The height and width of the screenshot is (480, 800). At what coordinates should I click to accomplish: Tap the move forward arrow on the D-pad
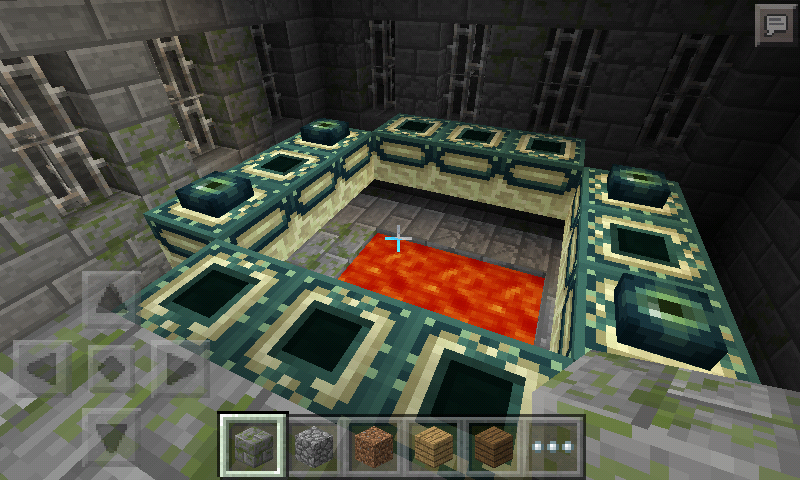(111, 298)
